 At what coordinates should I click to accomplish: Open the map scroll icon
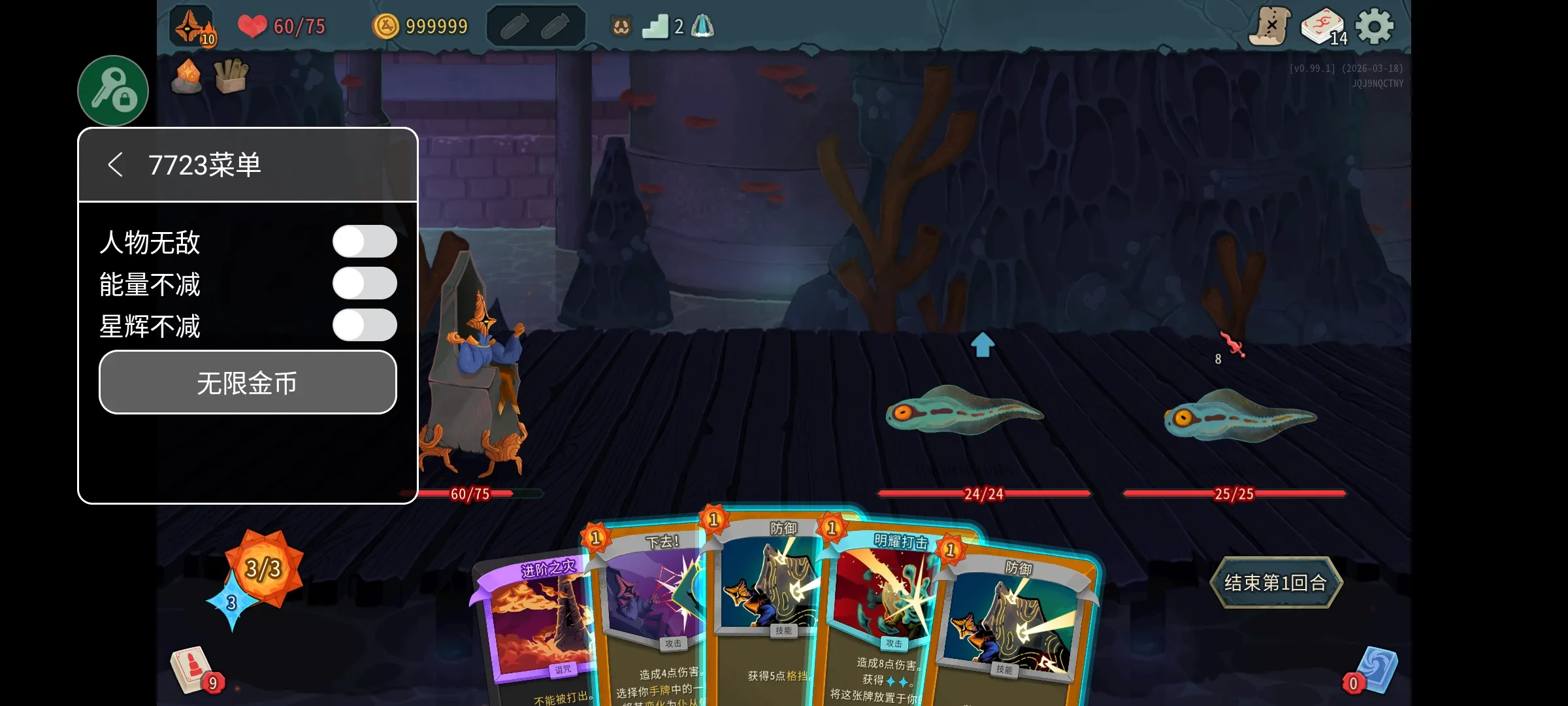(x=1270, y=27)
